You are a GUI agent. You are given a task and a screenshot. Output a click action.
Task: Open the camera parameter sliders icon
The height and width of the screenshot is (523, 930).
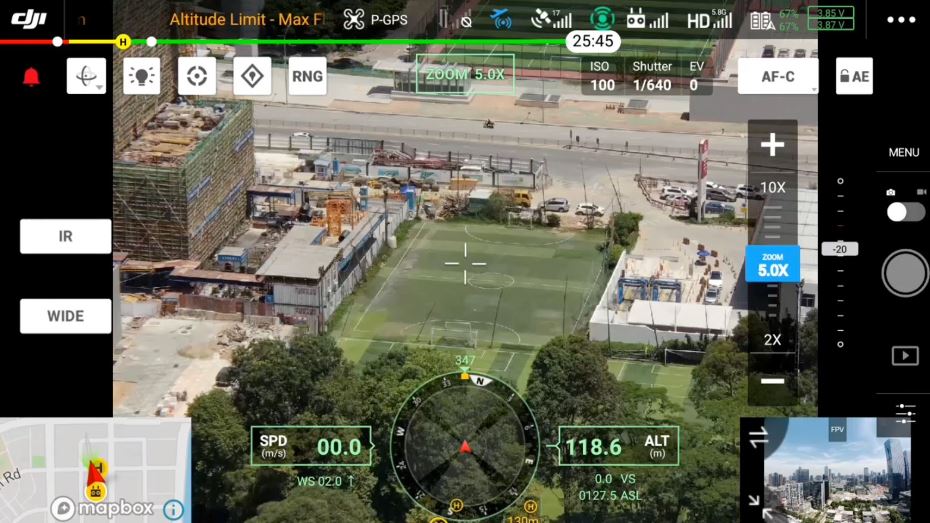(x=905, y=412)
